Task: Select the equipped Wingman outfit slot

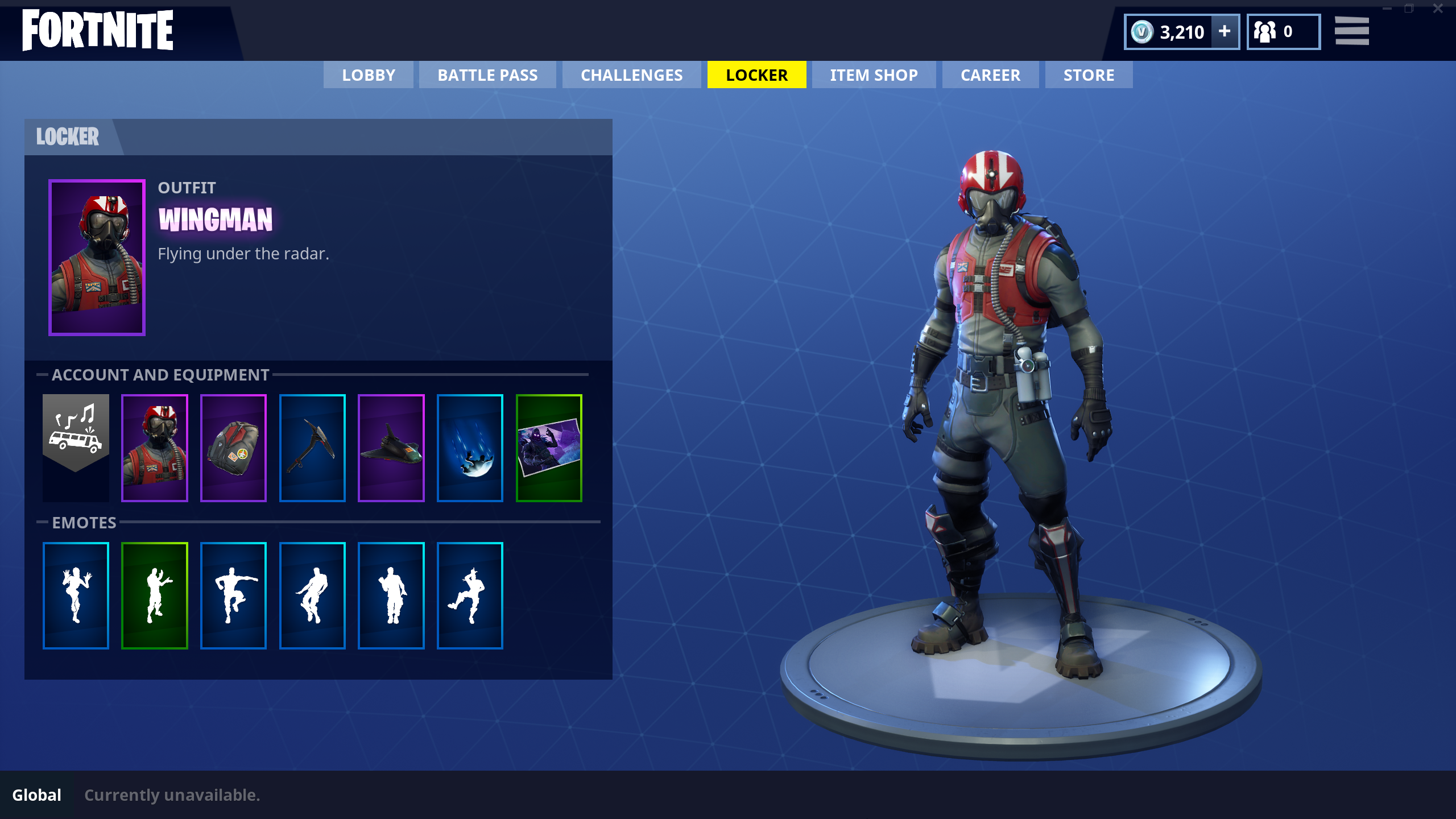Action: (155, 446)
